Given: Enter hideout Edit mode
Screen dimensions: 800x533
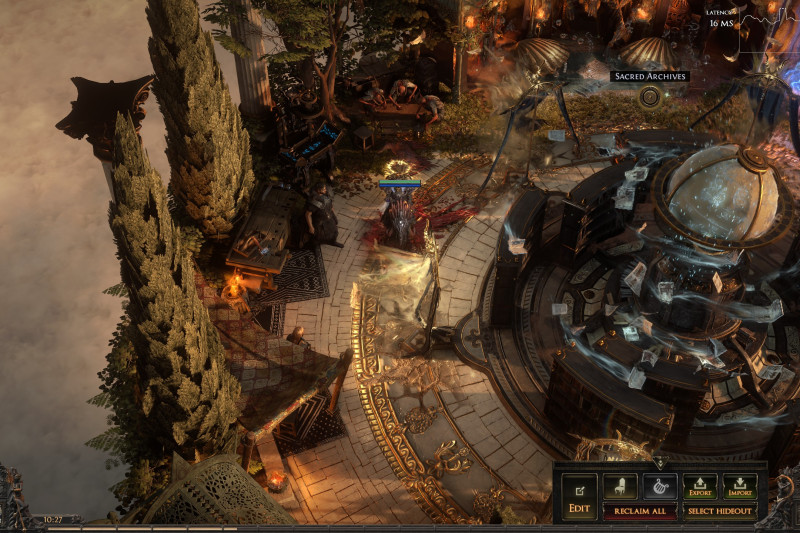Looking at the screenshot, I should [579, 495].
